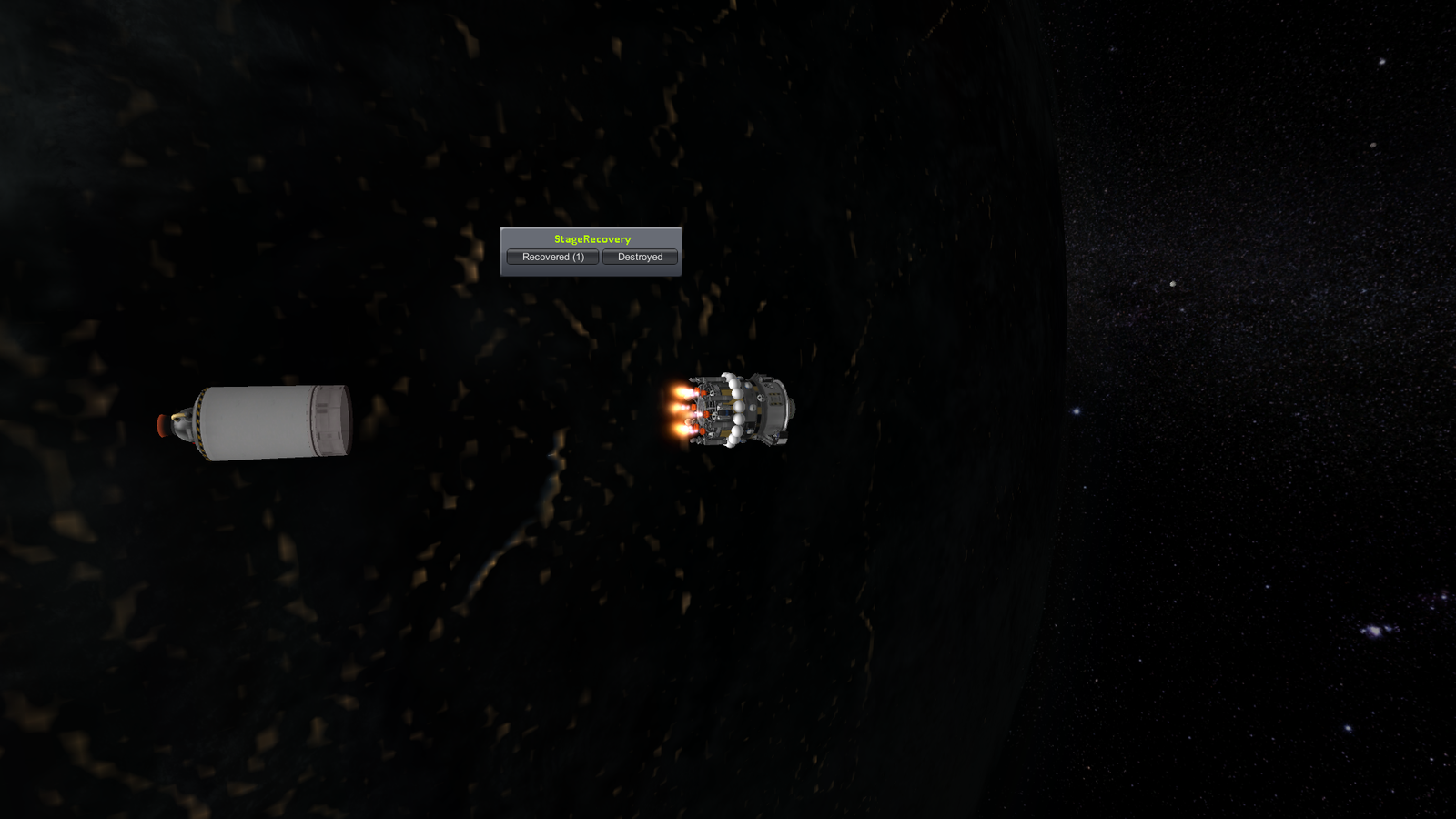Open the Recovered (1) stages list
Image resolution: width=1456 pixels, height=819 pixels.
click(552, 258)
